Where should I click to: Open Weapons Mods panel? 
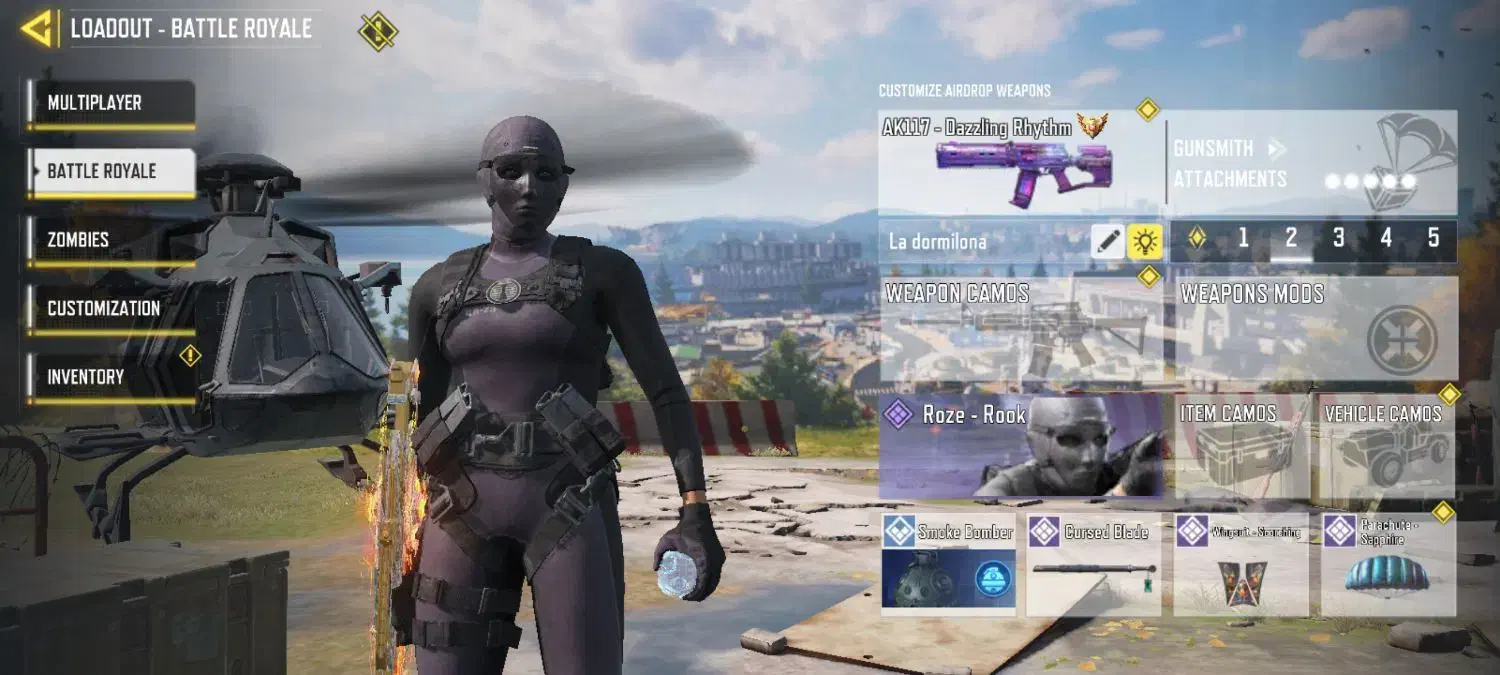(1315, 330)
